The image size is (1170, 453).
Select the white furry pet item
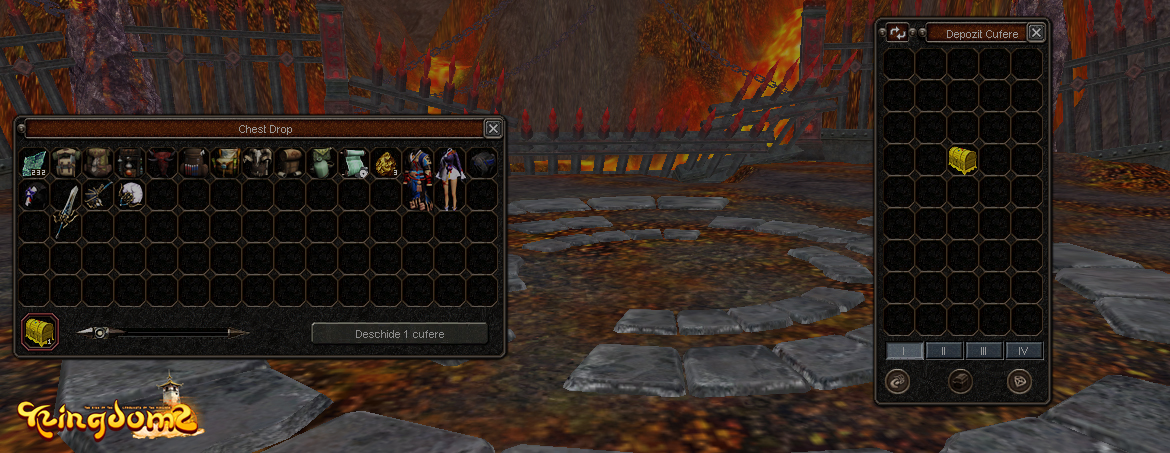[x=130, y=194]
